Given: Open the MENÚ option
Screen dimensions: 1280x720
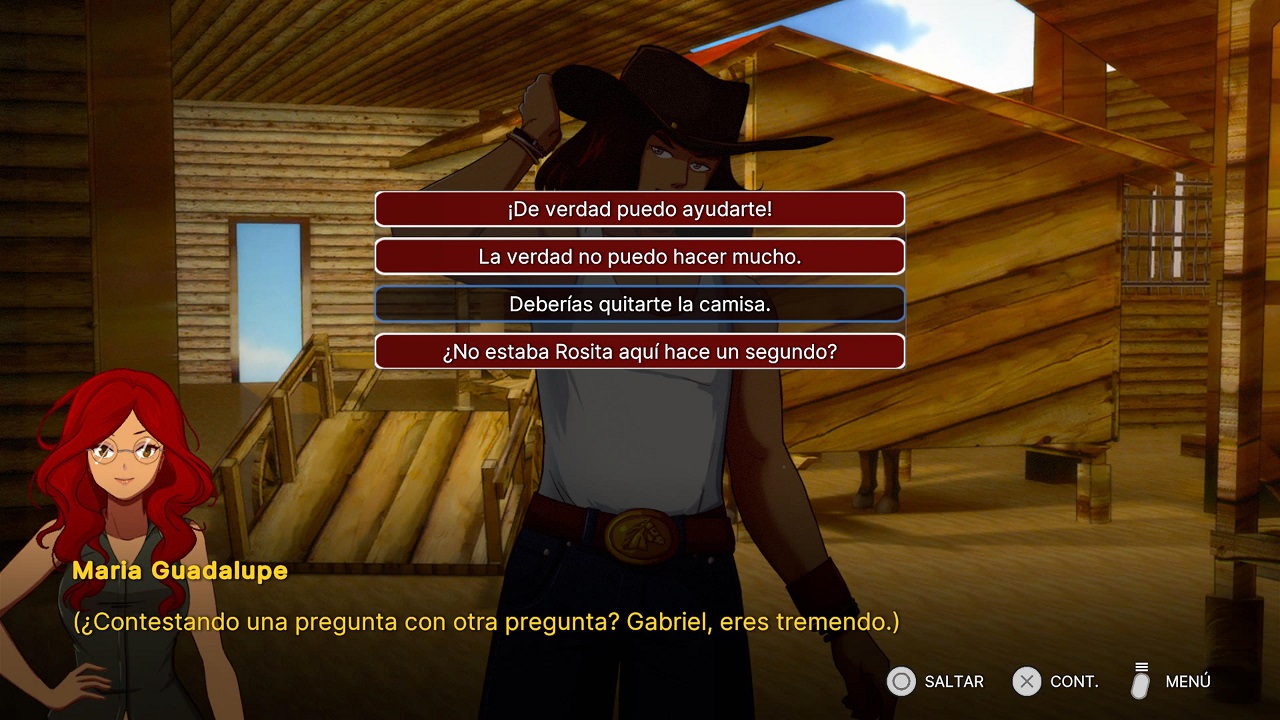Looking at the screenshot, I should 1188,681.
